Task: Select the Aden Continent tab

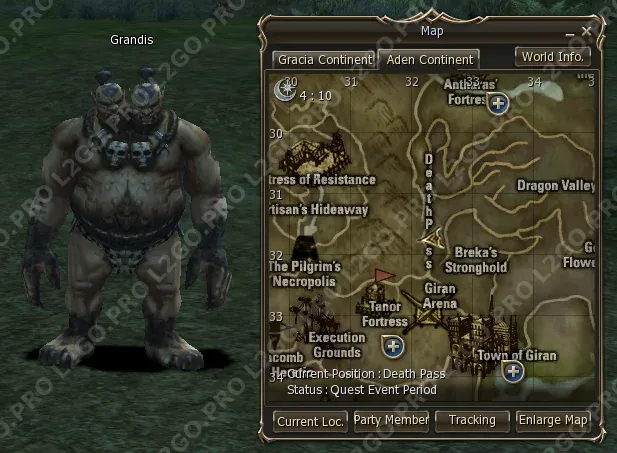Action: click(x=431, y=60)
